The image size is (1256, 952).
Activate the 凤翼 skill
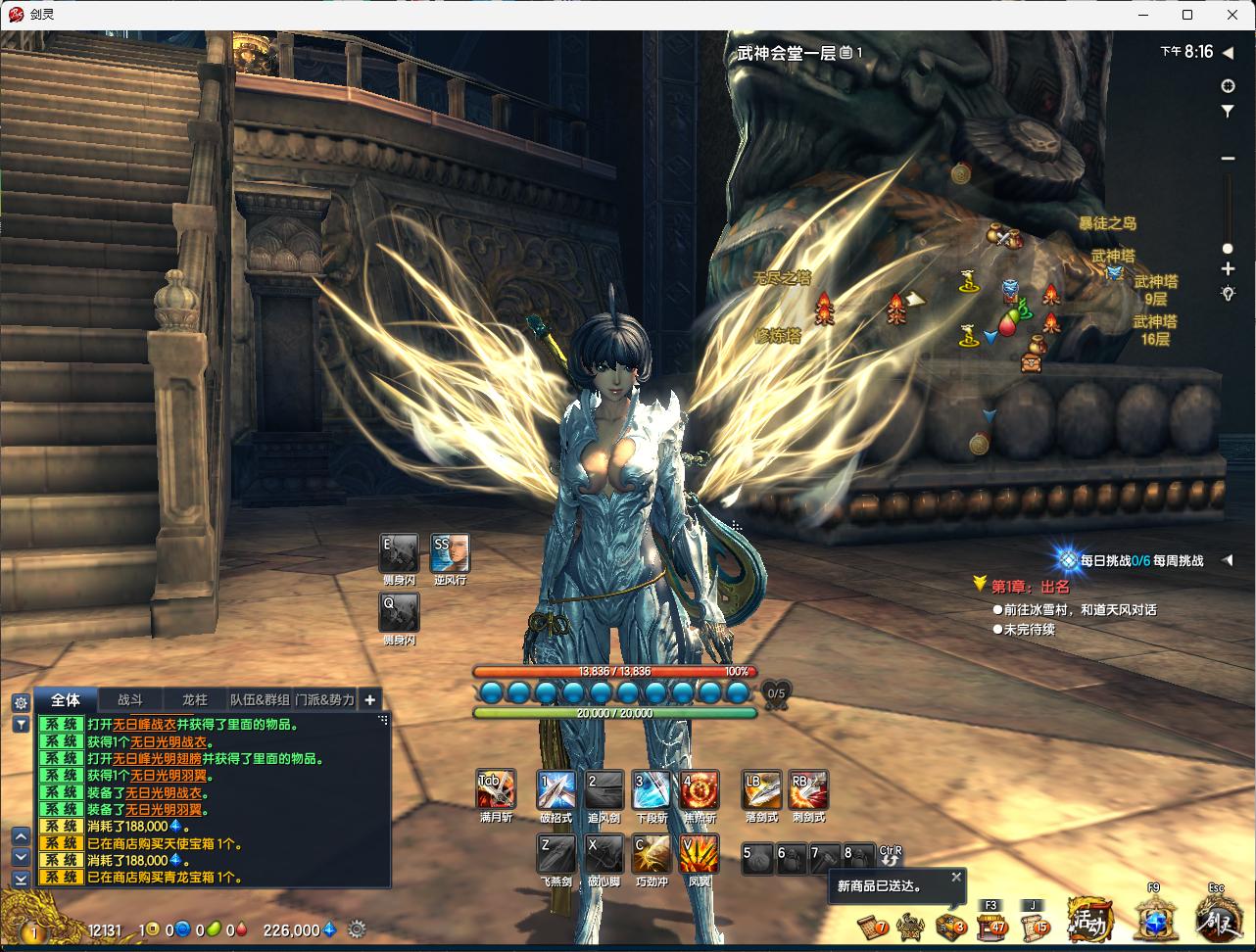[x=700, y=854]
